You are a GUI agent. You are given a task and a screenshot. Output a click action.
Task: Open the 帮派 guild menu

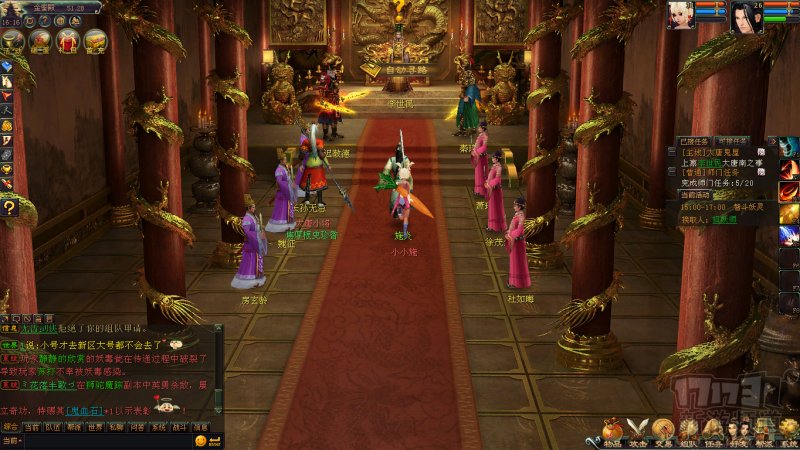764,432
